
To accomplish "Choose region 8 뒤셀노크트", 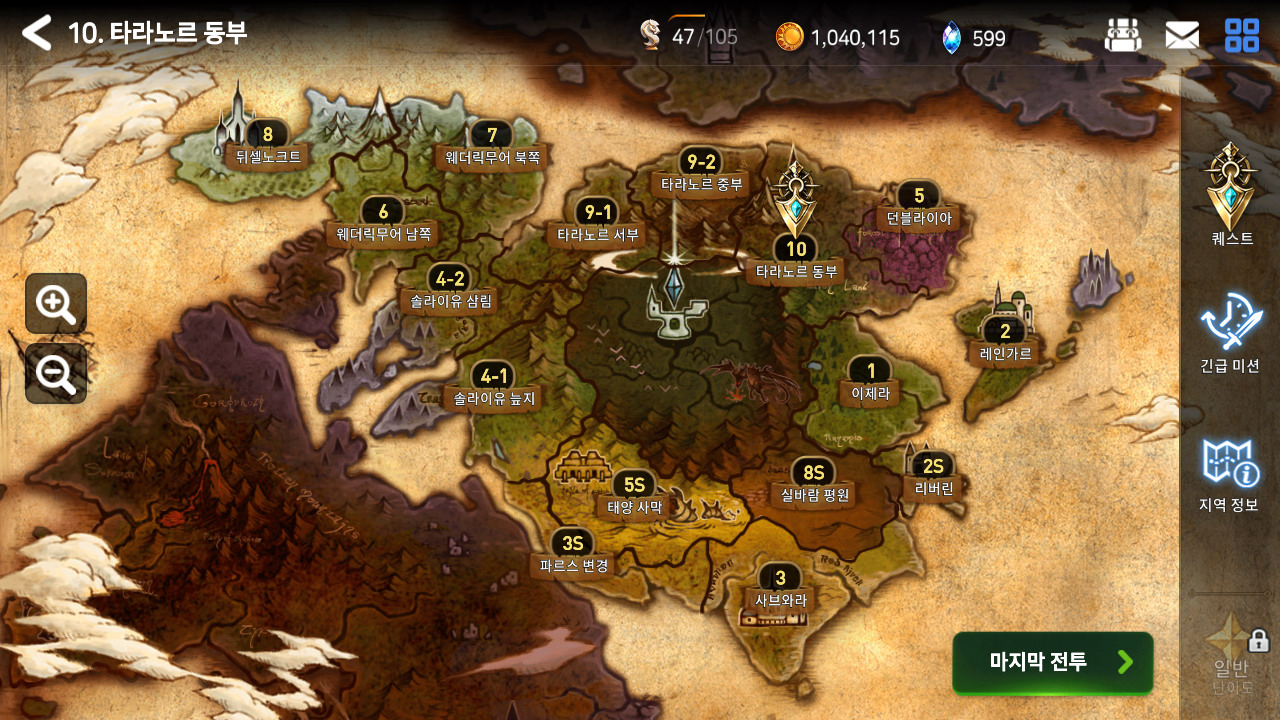I will pyautogui.click(x=267, y=146).
